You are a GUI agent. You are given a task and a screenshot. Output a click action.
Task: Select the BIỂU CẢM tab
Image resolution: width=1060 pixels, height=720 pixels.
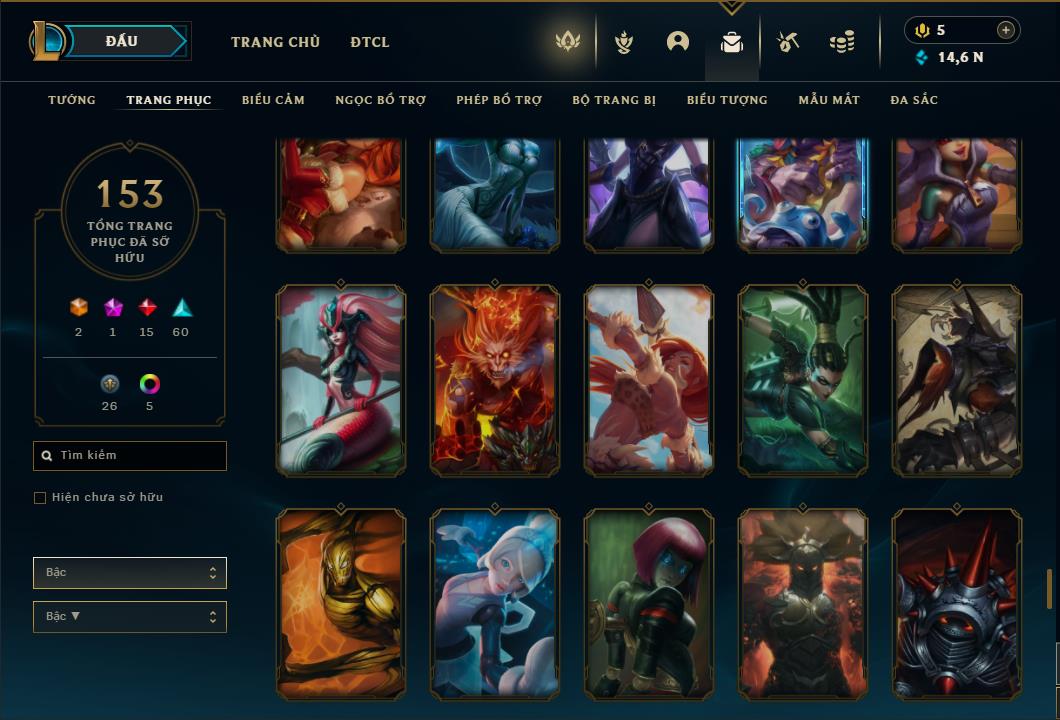273,100
